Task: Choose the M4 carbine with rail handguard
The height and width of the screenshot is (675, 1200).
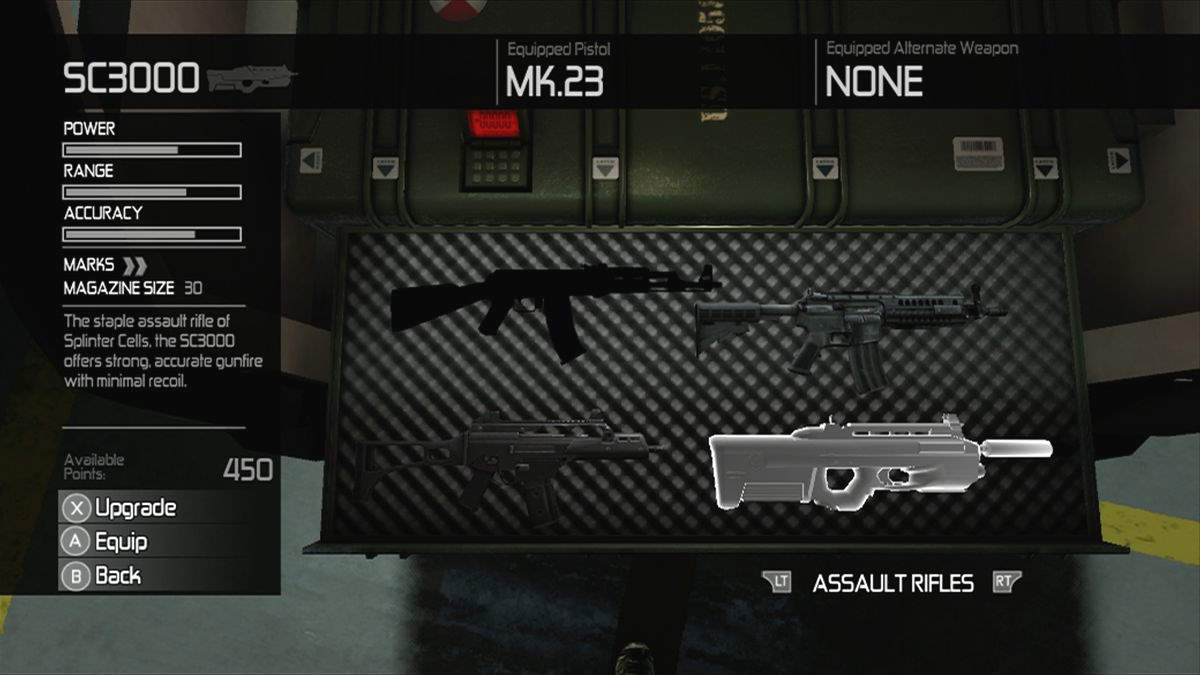Action: coord(850,325)
